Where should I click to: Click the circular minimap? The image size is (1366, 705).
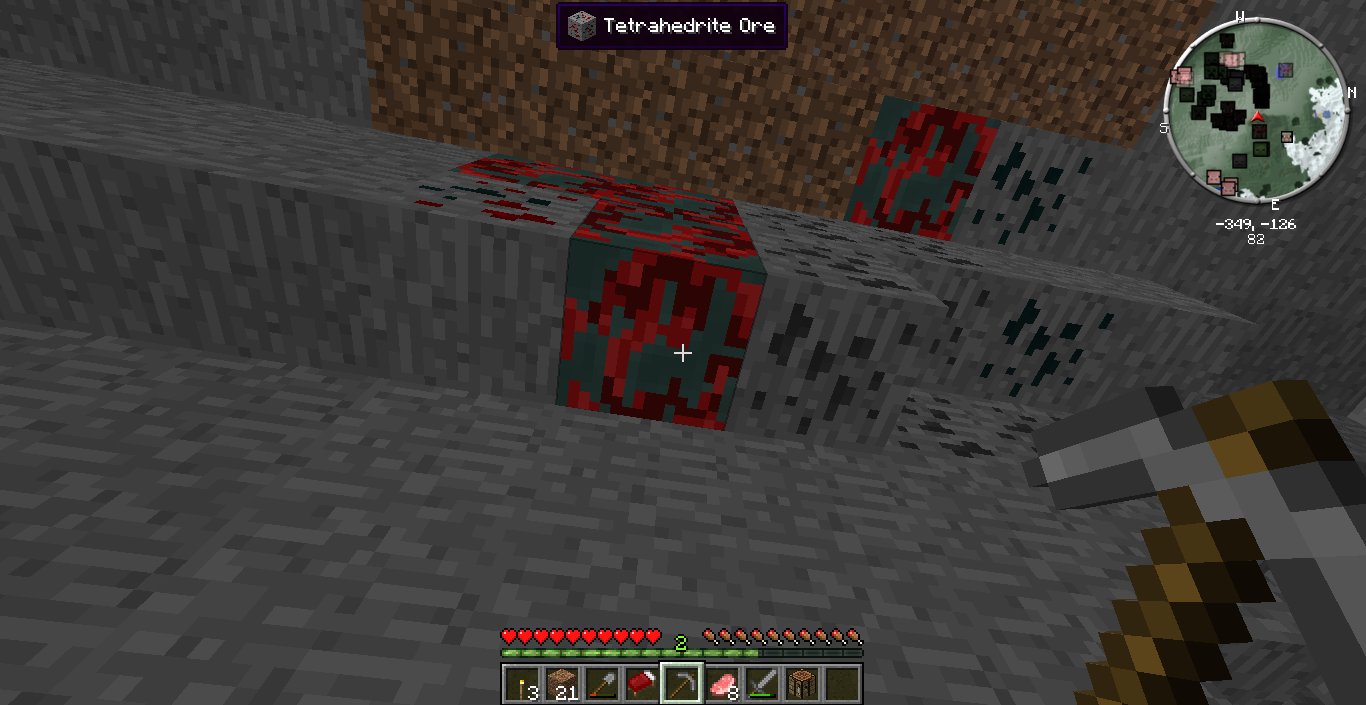click(x=1255, y=110)
